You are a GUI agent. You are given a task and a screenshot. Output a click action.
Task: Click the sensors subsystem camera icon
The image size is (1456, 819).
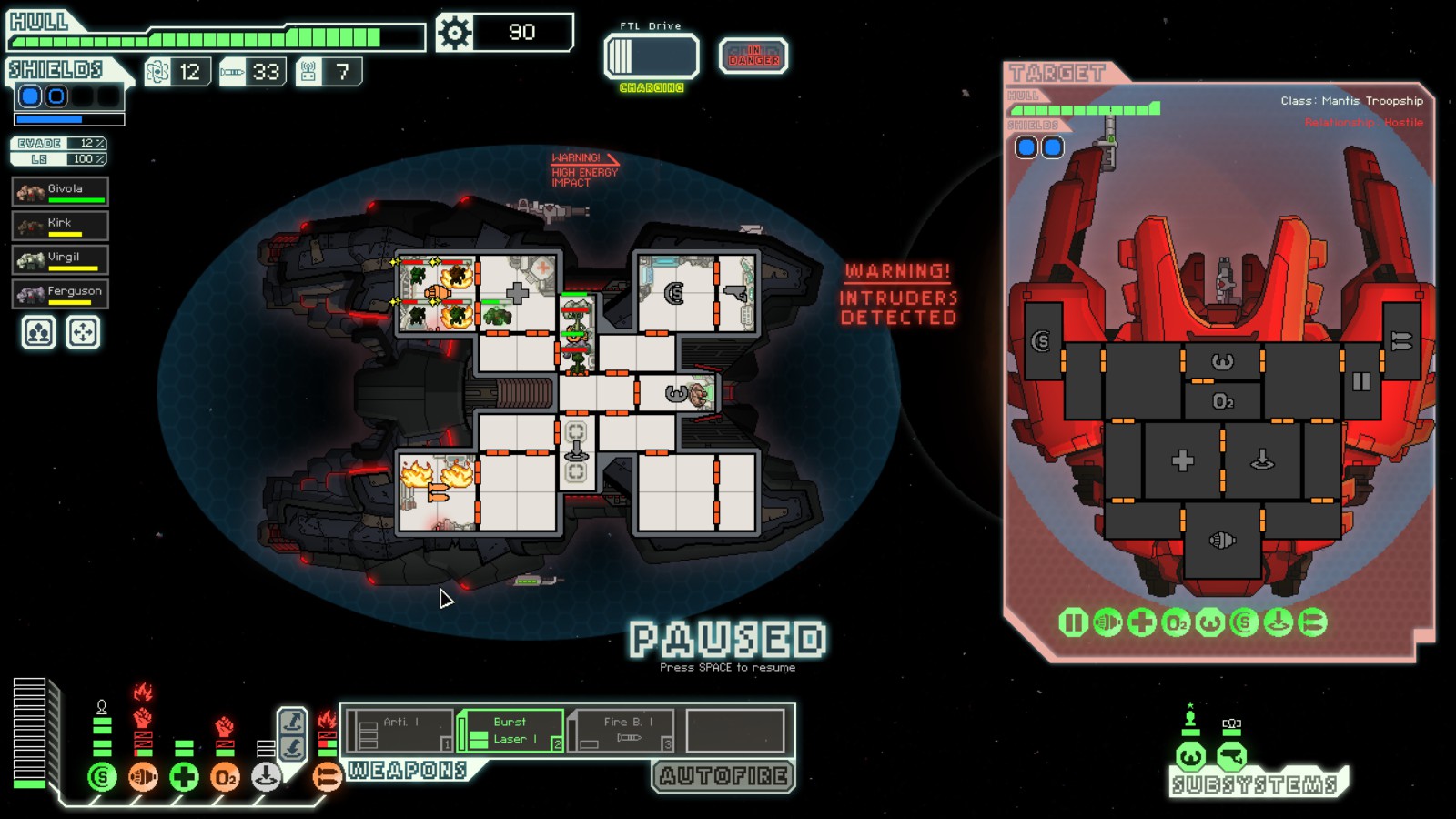(1231, 756)
